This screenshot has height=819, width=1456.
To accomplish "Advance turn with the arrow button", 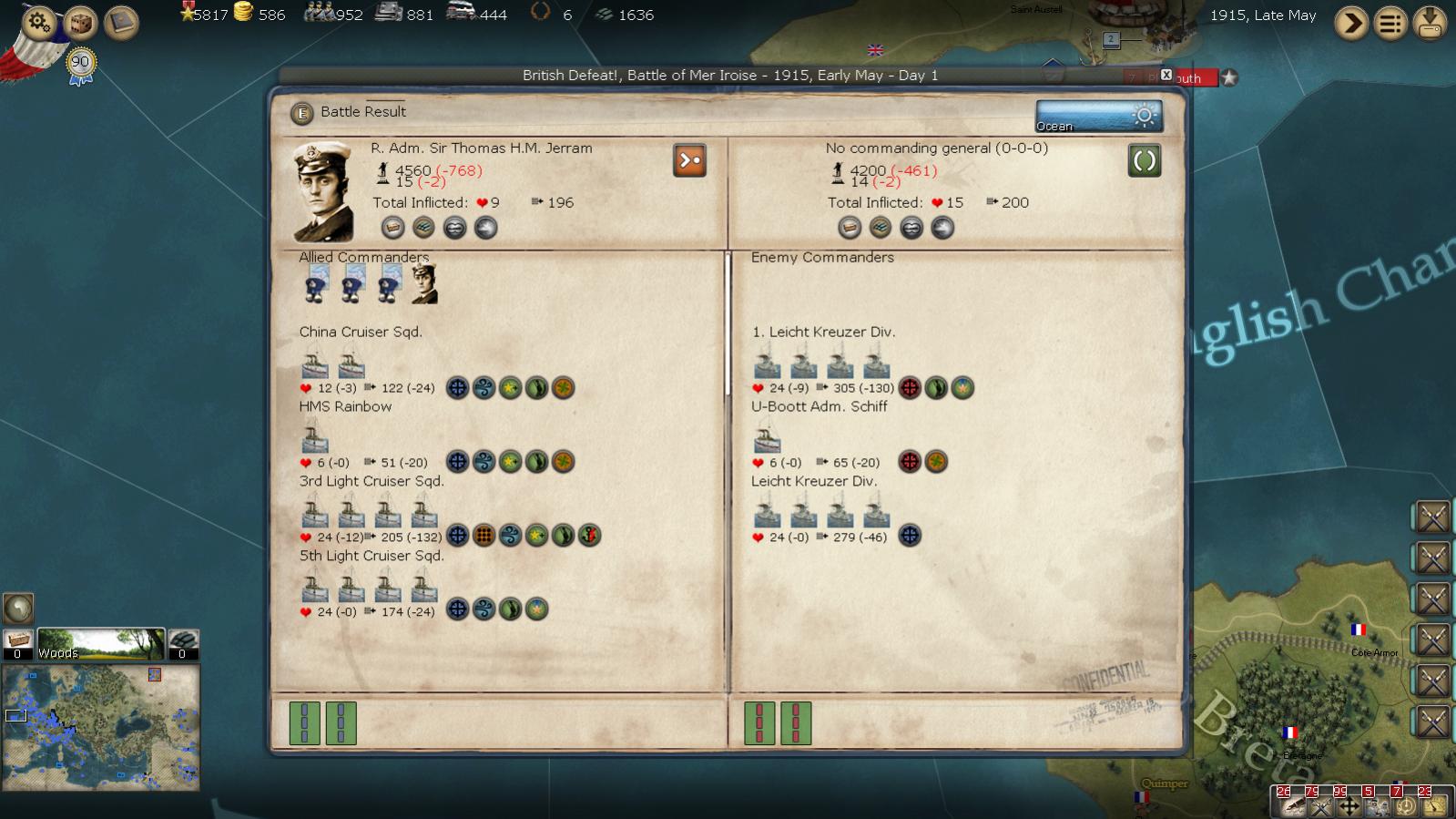I will click(x=1351, y=23).
